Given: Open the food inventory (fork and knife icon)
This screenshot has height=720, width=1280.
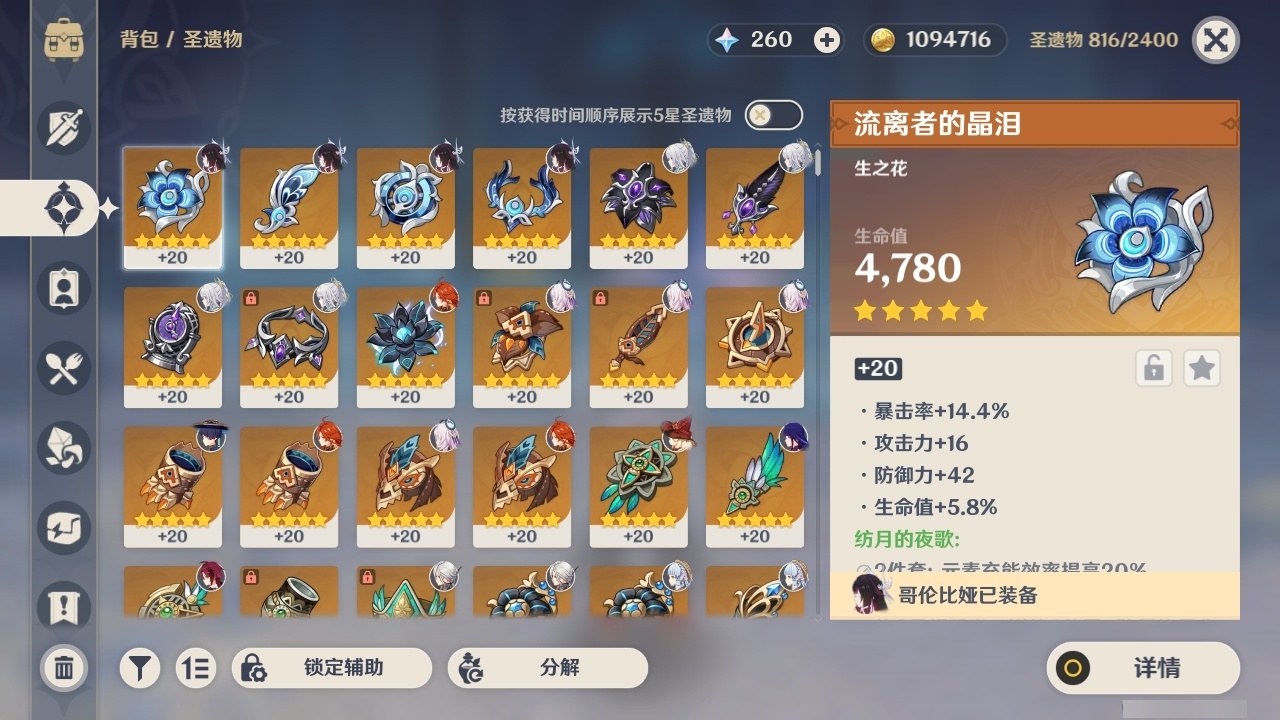Looking at the screenshot, I should (x=60, y=368).
